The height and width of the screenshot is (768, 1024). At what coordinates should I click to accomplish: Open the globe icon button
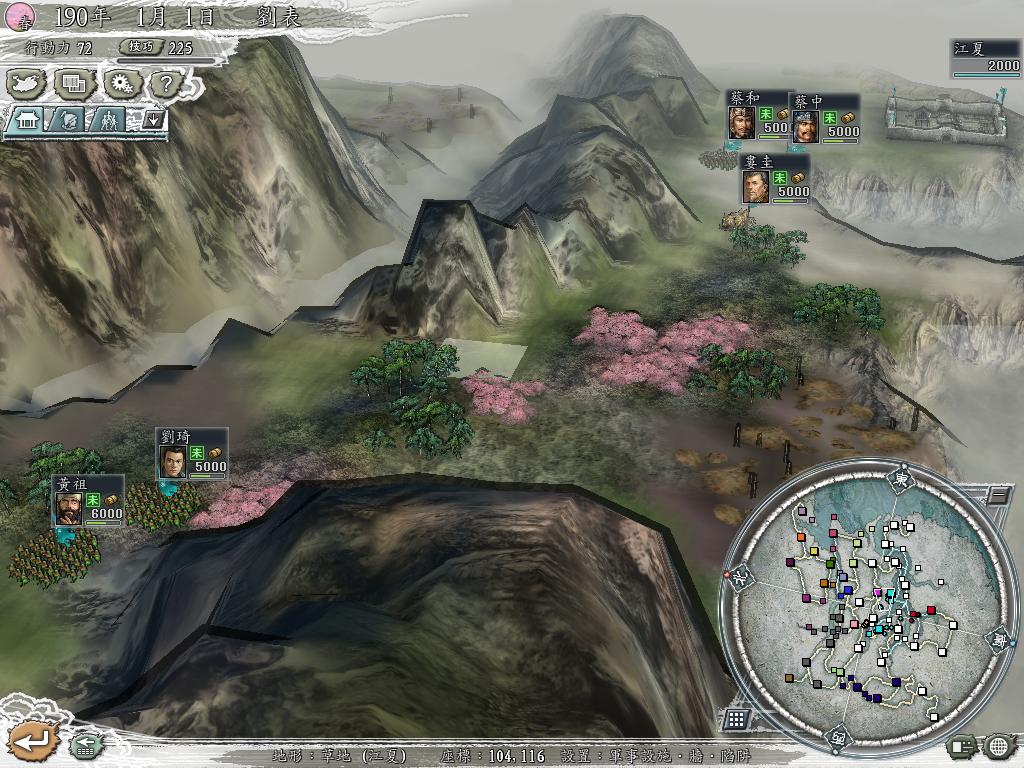(x=997, y=745)
